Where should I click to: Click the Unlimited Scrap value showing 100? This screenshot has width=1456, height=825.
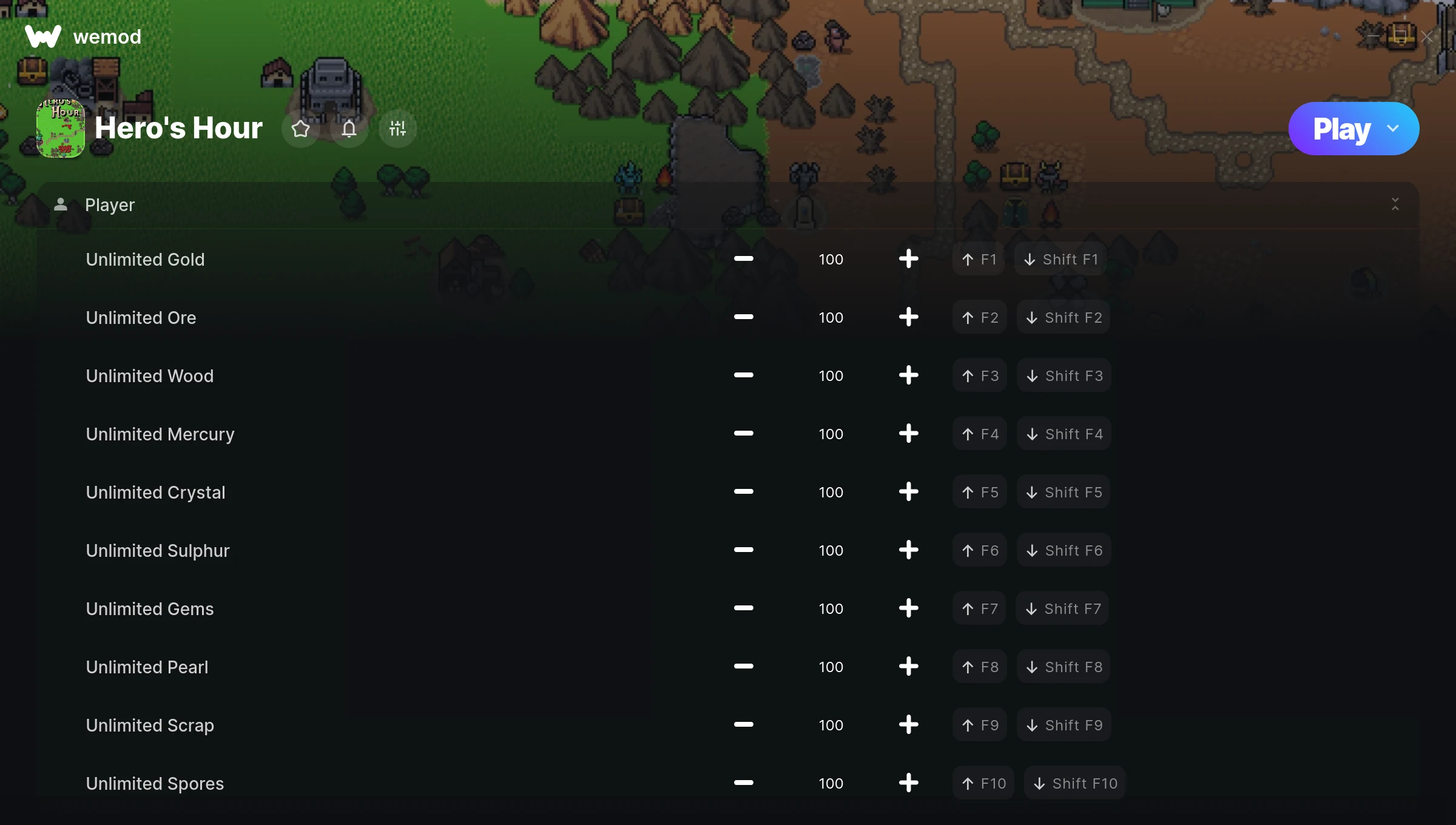pos(831,725)
